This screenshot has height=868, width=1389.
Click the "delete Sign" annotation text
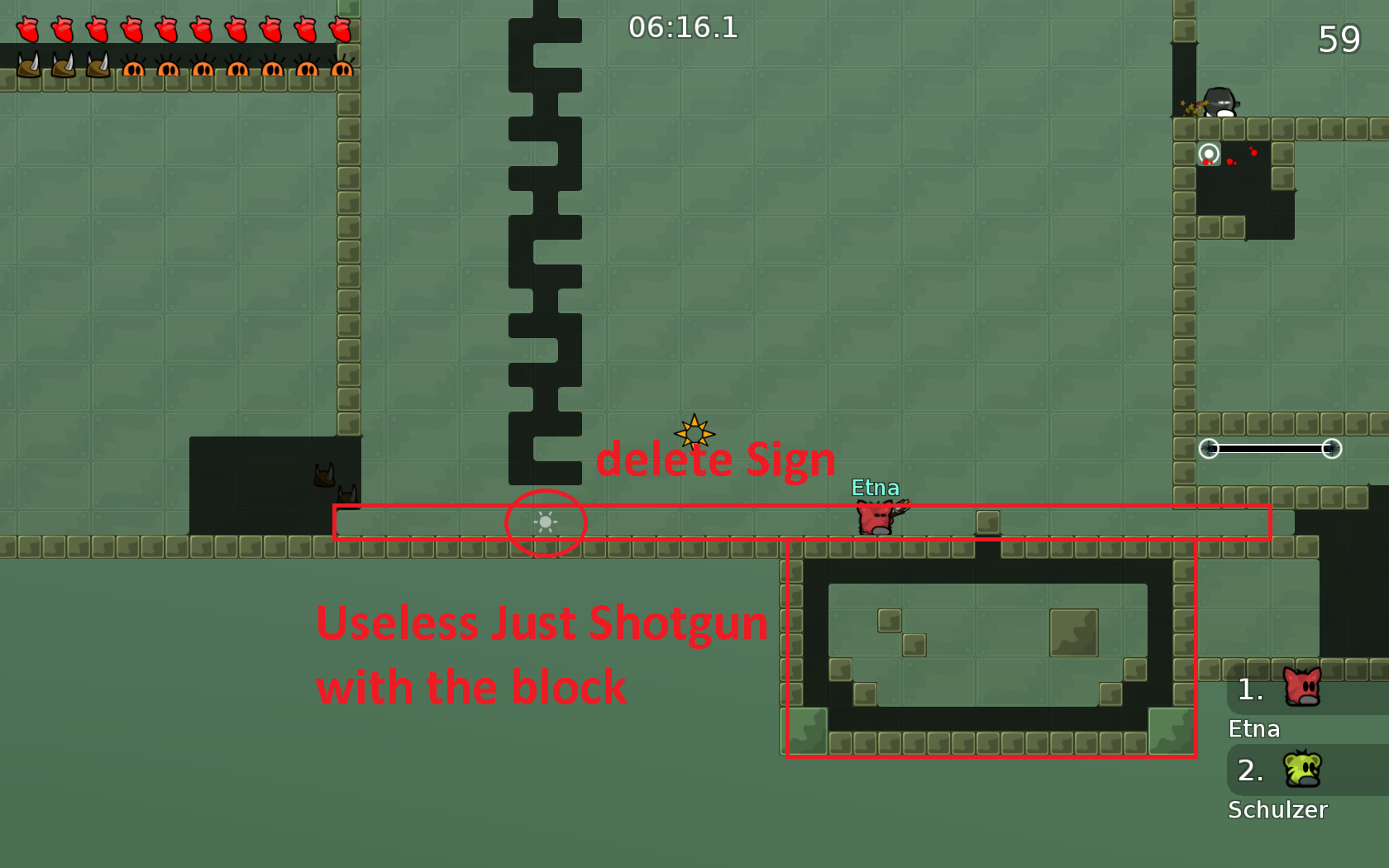716,460
